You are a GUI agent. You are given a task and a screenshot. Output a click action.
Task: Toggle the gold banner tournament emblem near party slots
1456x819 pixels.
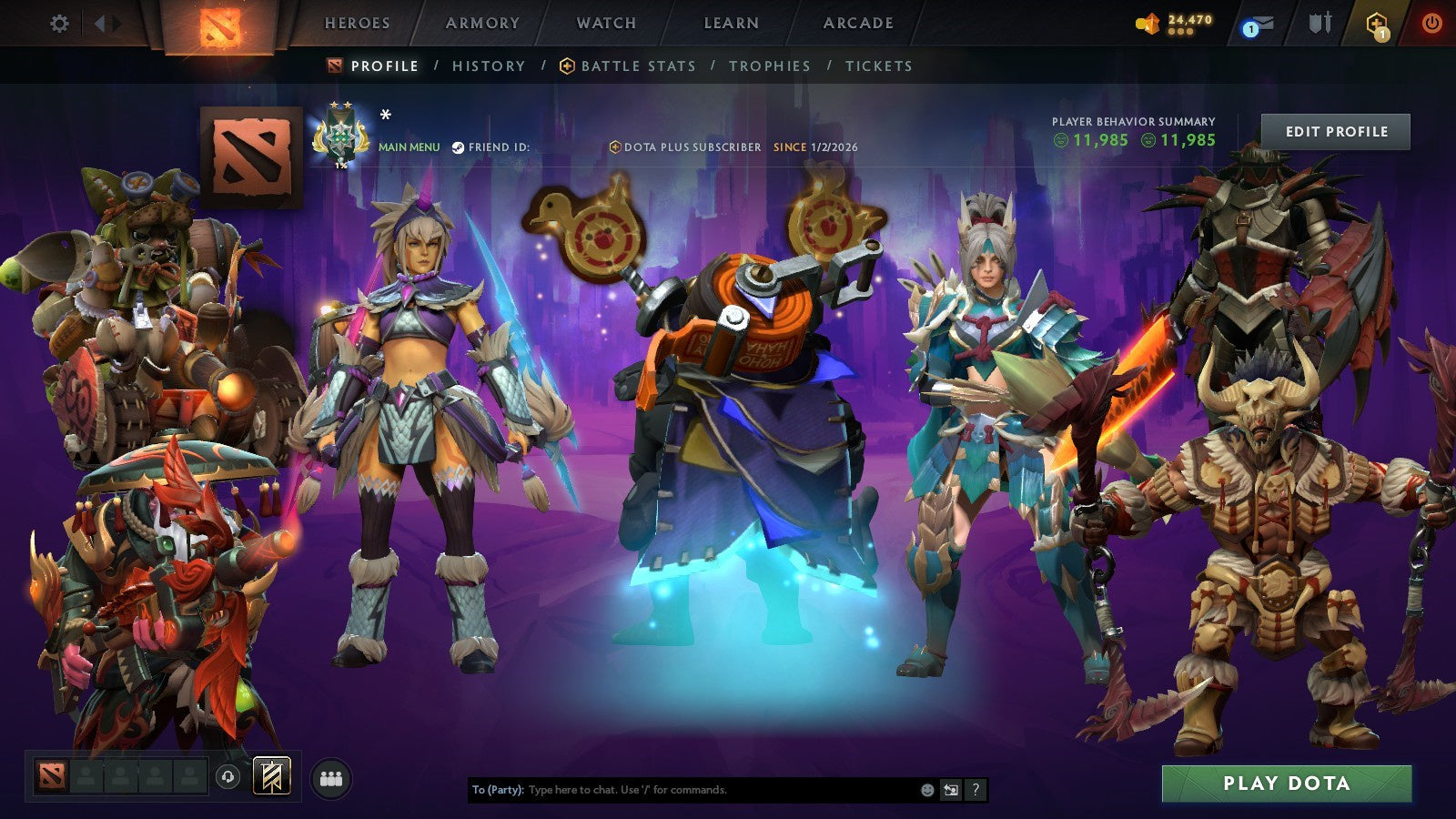[x=272, y=775]
